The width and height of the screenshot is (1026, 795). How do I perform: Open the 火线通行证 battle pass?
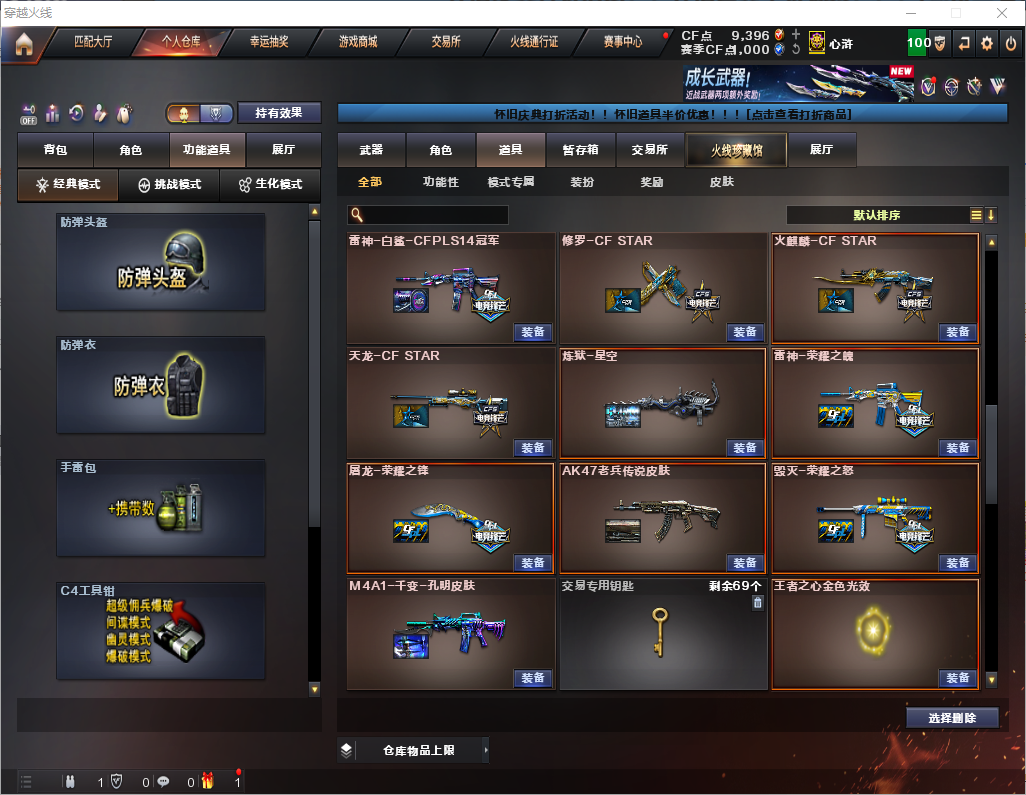[534, 42]
